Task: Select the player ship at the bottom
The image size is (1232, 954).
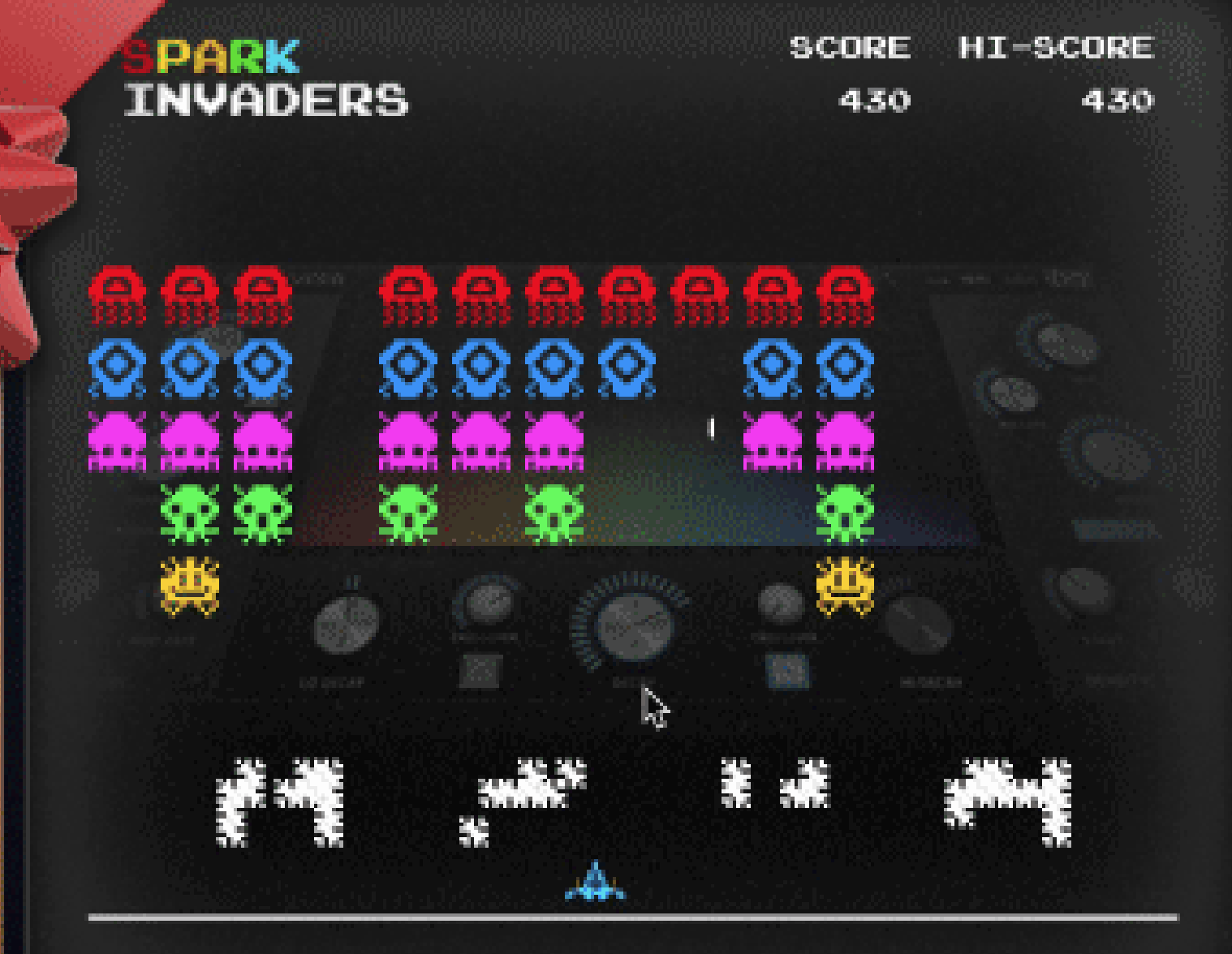Action: [x=597, y=888]
